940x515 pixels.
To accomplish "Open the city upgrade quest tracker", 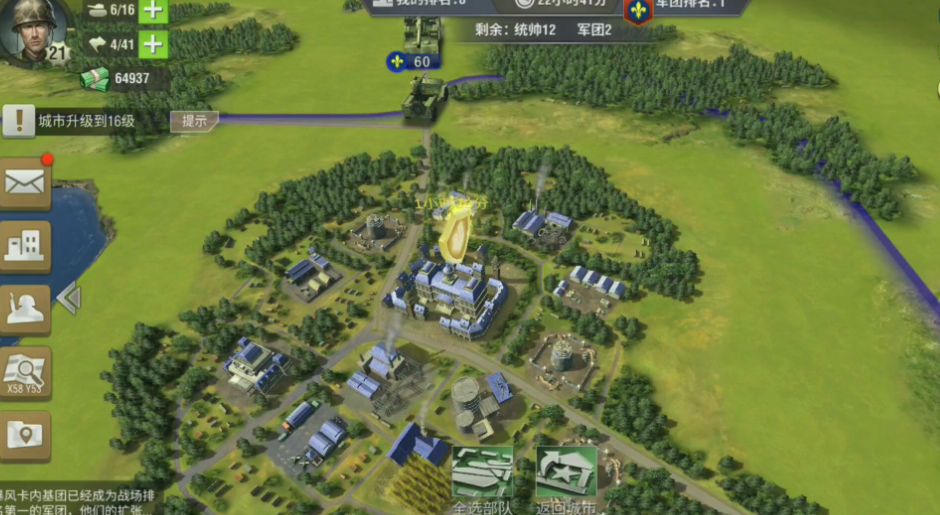I will click(x=84, y=122).
